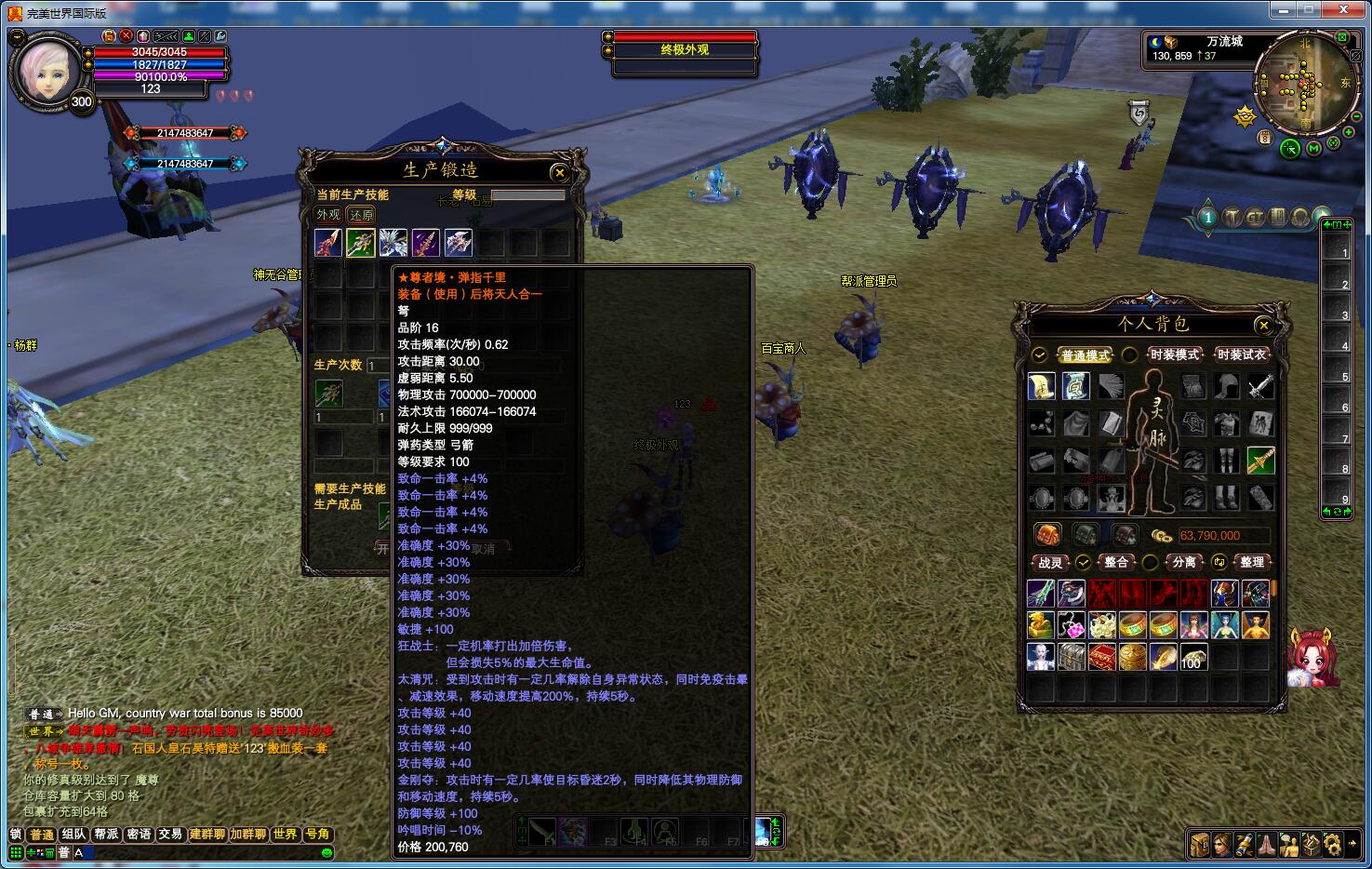Image resolution: width=1372 pixels, height=869 pixels.
Task: Choose the 分离 split option
Action: (1183, 562)
